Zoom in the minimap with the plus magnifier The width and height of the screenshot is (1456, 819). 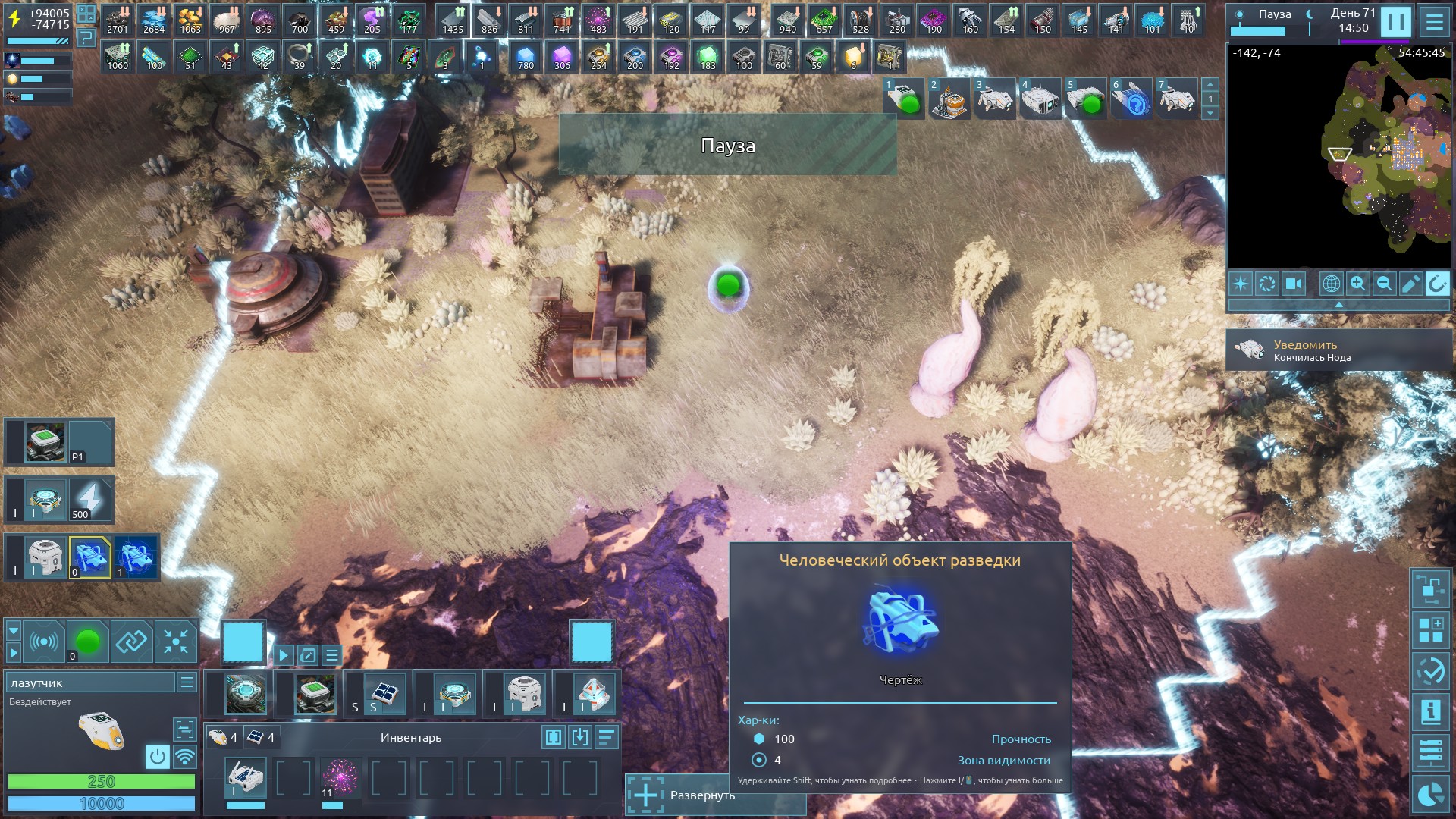point(1357,284)
